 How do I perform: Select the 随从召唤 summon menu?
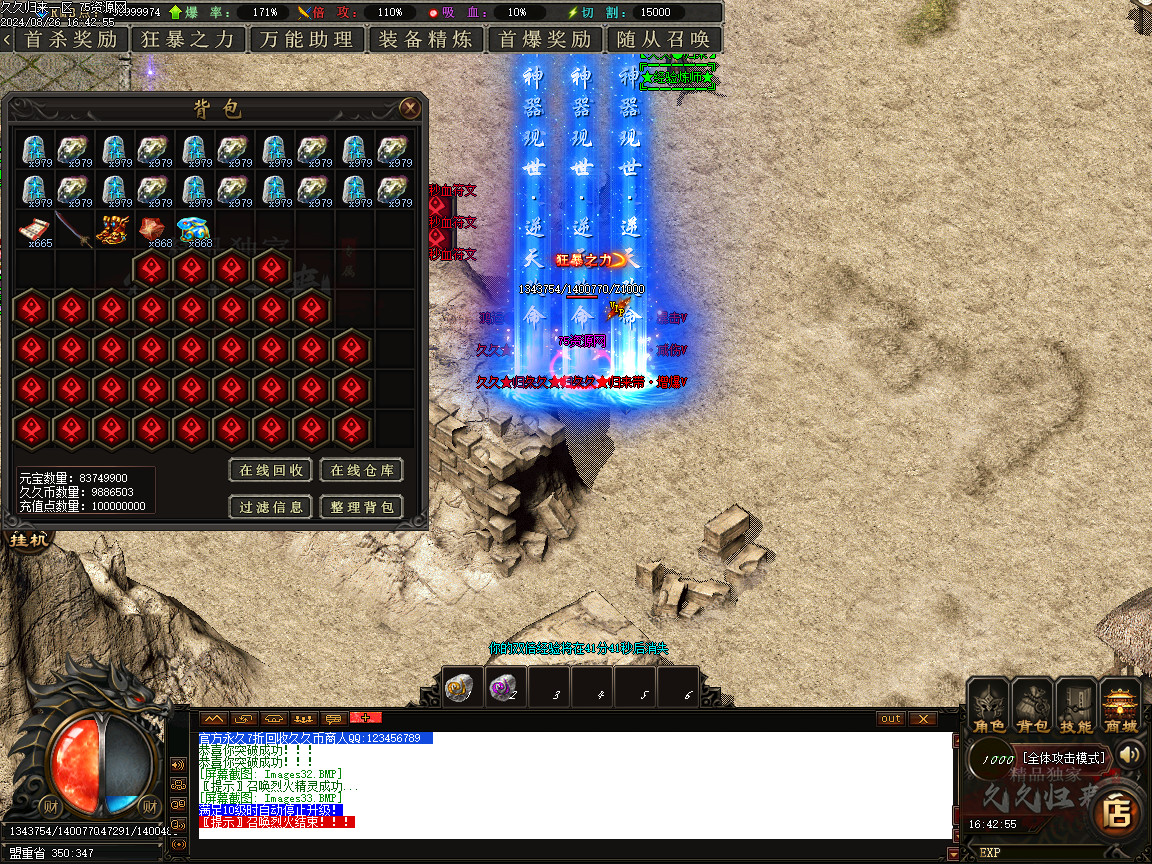click(x=664, y=40)
